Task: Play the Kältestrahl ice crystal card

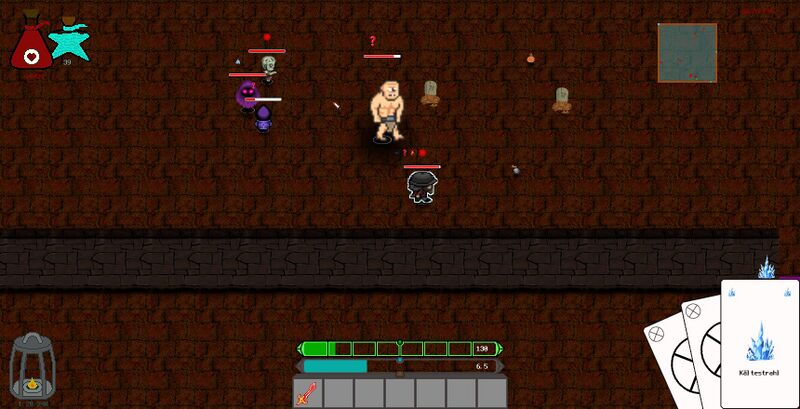Action: point(759,342)
